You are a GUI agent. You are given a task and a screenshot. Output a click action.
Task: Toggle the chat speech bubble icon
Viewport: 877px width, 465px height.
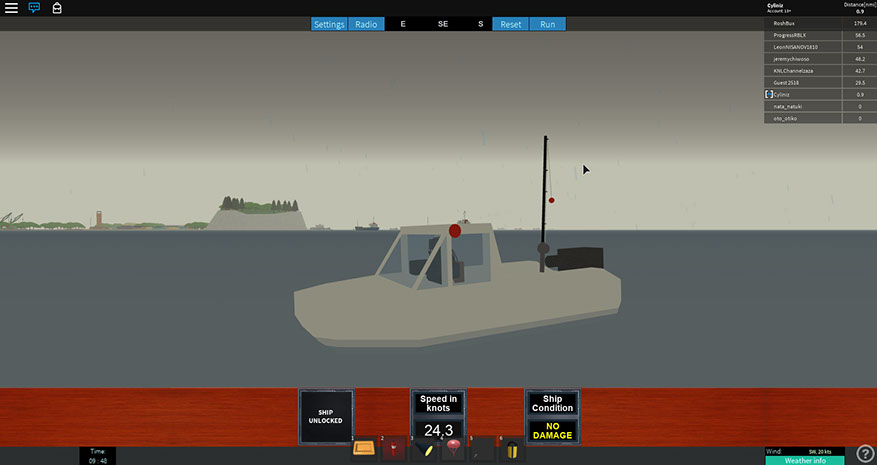click(x=34, y=8)
